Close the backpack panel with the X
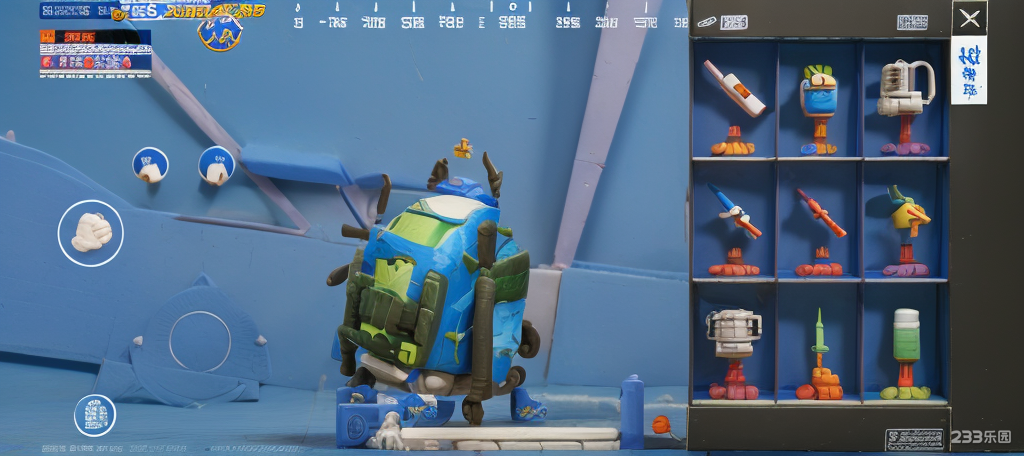This screenshot has width=1024, height=456. coord(969,18)
